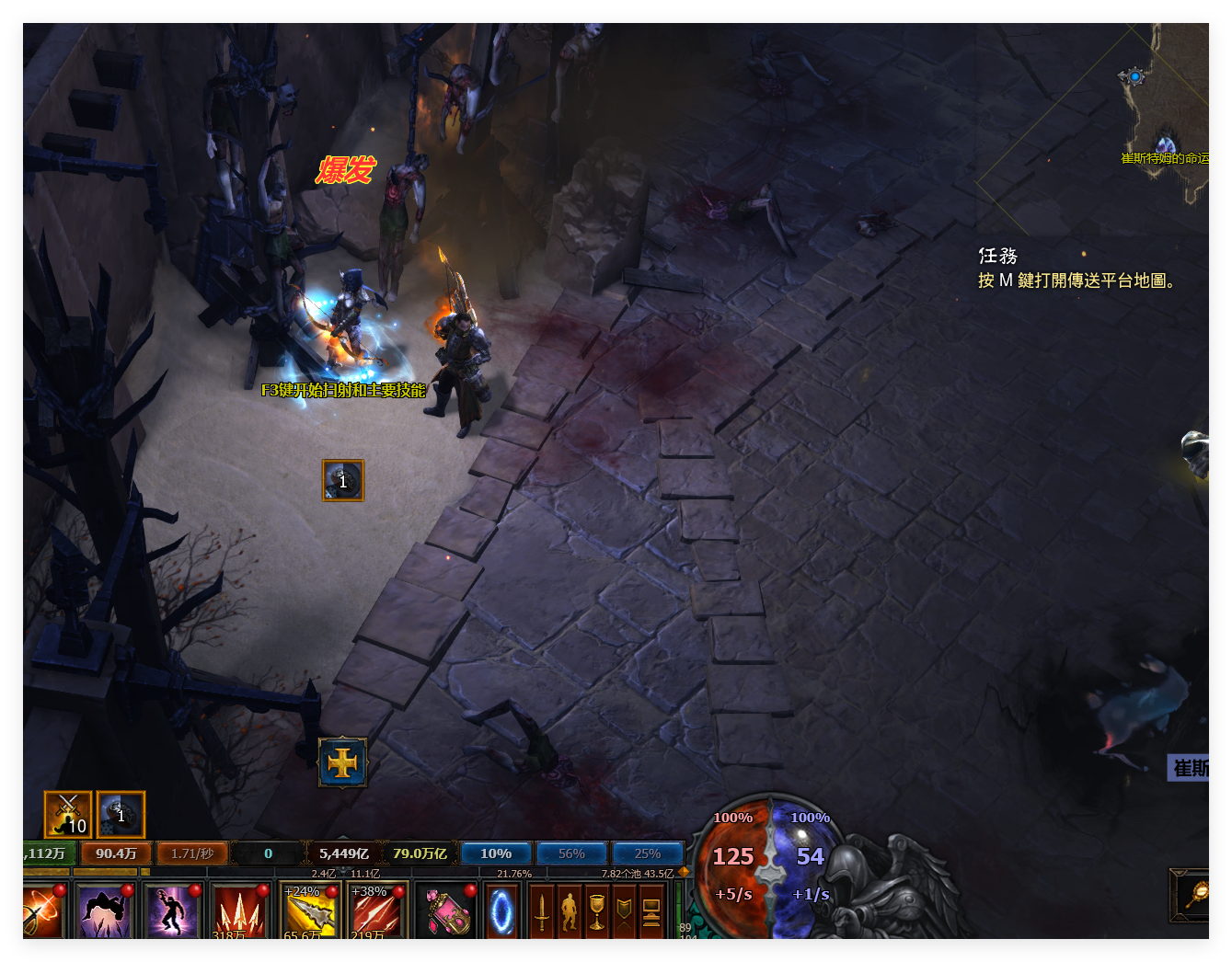
Task: Open the computer monitor menu button
Action: pyautogui.click(x=651, y=911)
